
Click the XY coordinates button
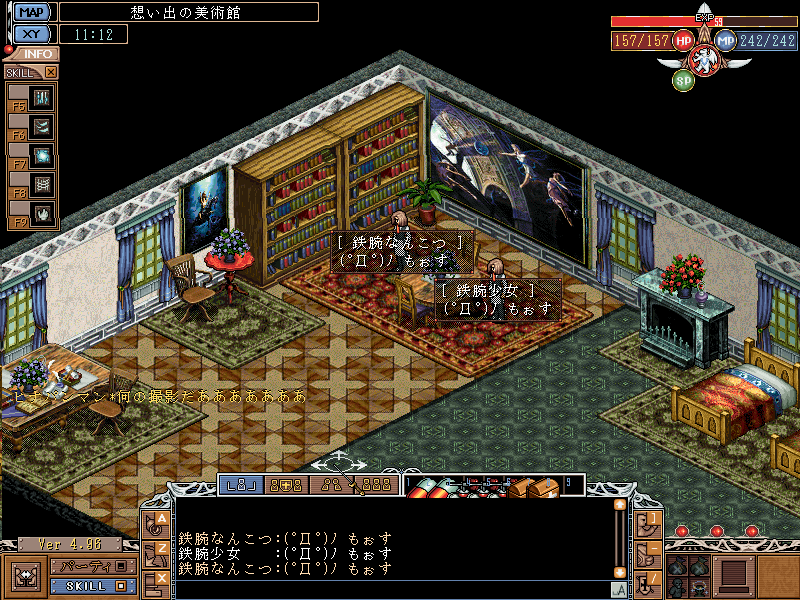[33, 34]
